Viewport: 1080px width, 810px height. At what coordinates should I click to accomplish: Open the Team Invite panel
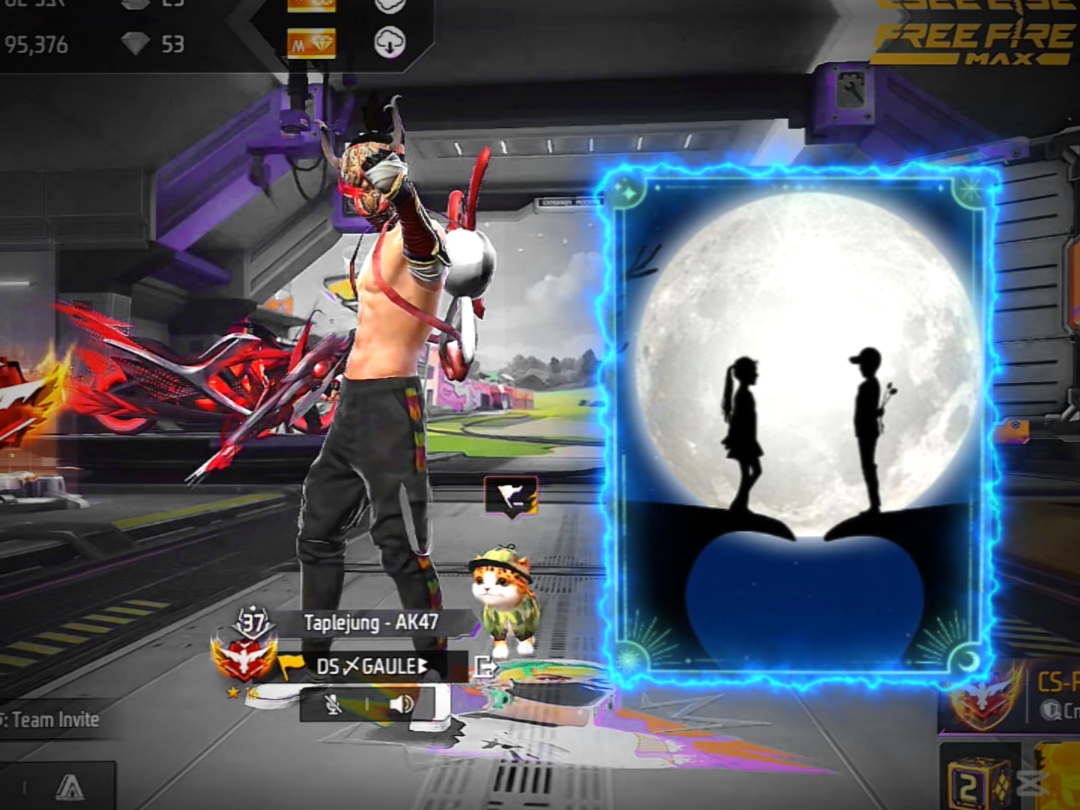[50, 719]
